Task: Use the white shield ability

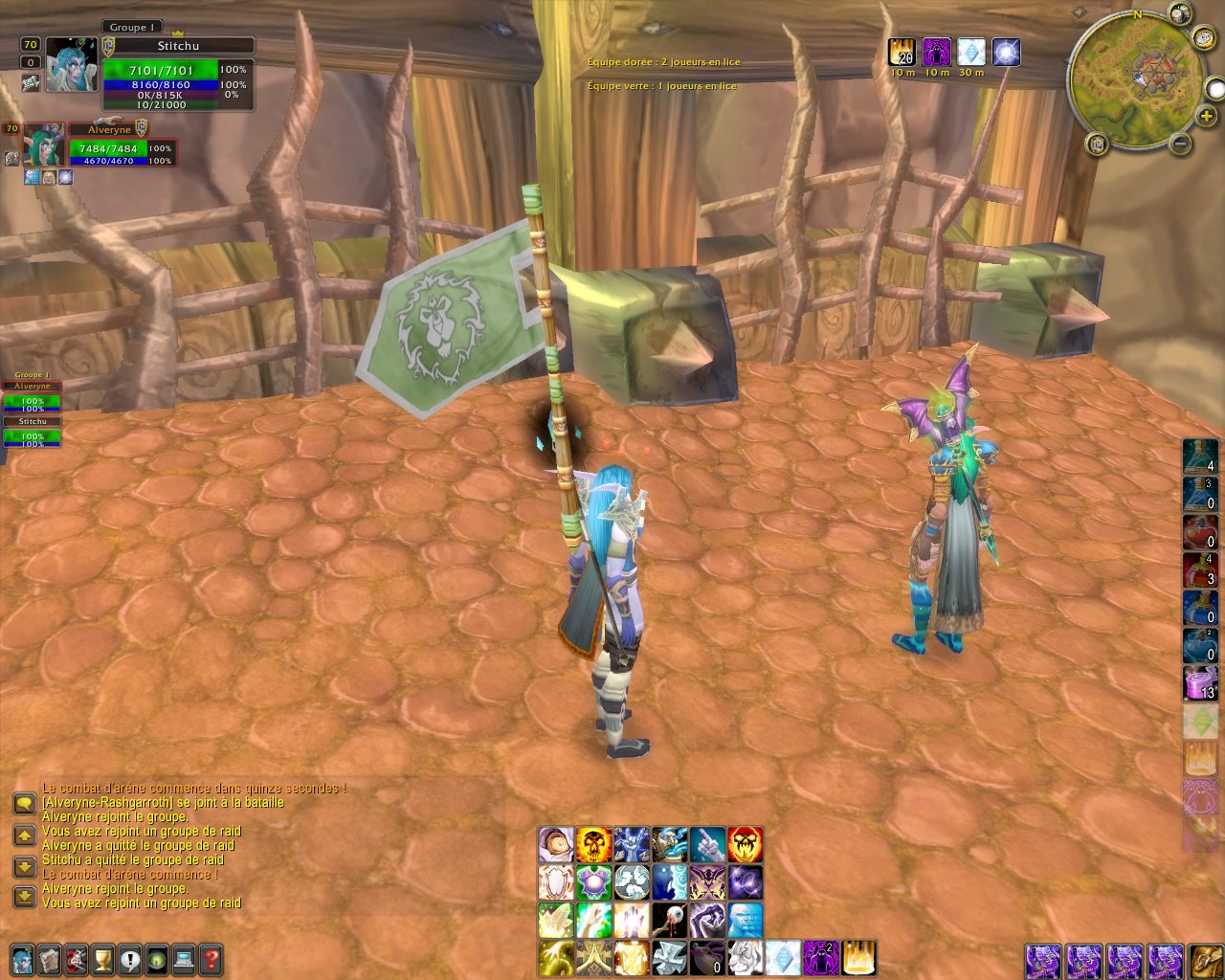Action: click(x=555, y=881)
